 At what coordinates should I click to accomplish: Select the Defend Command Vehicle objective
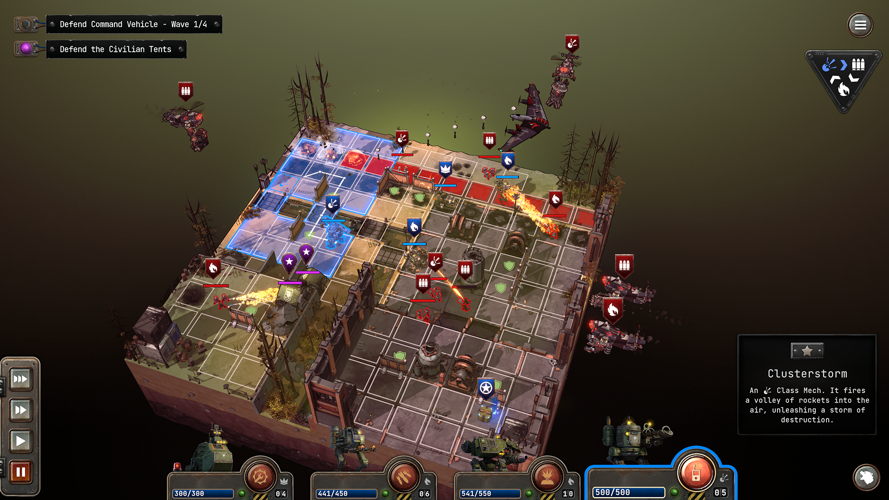pos(133,24)
